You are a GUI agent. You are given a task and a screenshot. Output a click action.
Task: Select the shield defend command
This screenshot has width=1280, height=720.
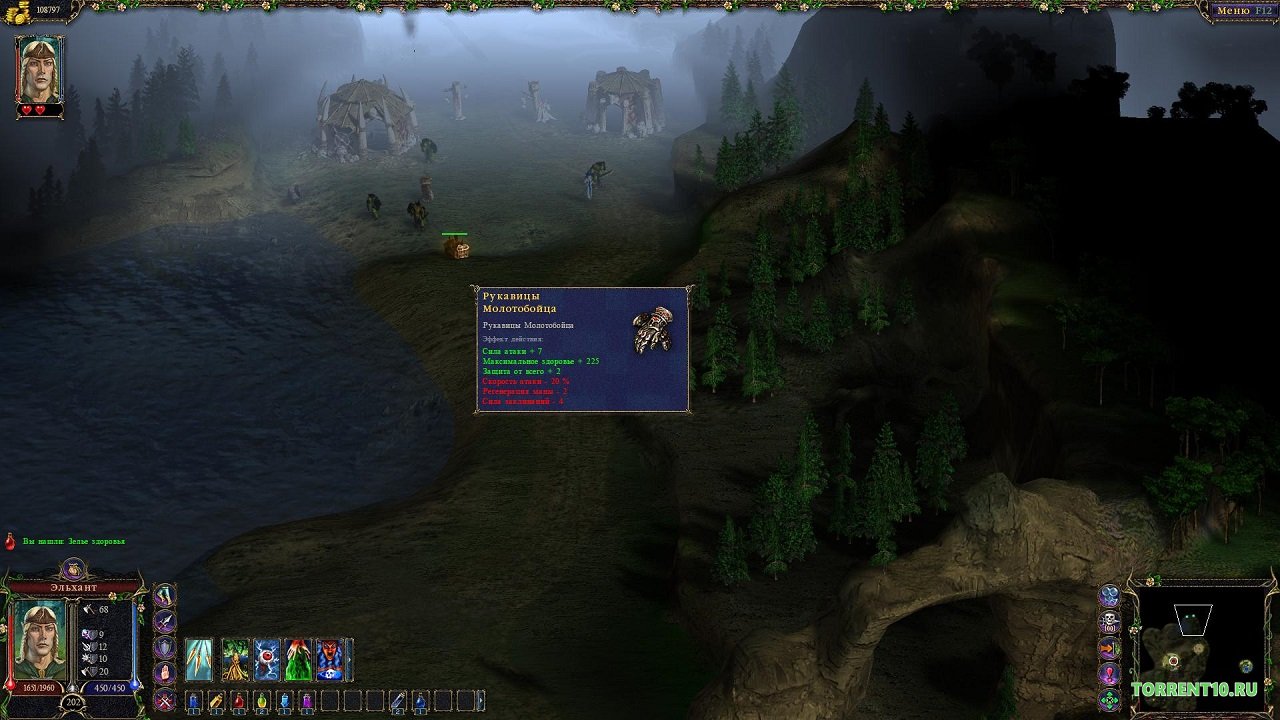164,647
